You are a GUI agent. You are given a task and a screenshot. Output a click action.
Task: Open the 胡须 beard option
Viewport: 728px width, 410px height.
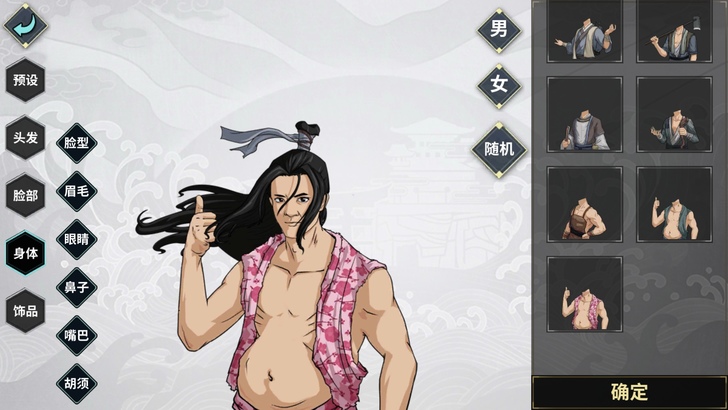(x=77, y=384)
